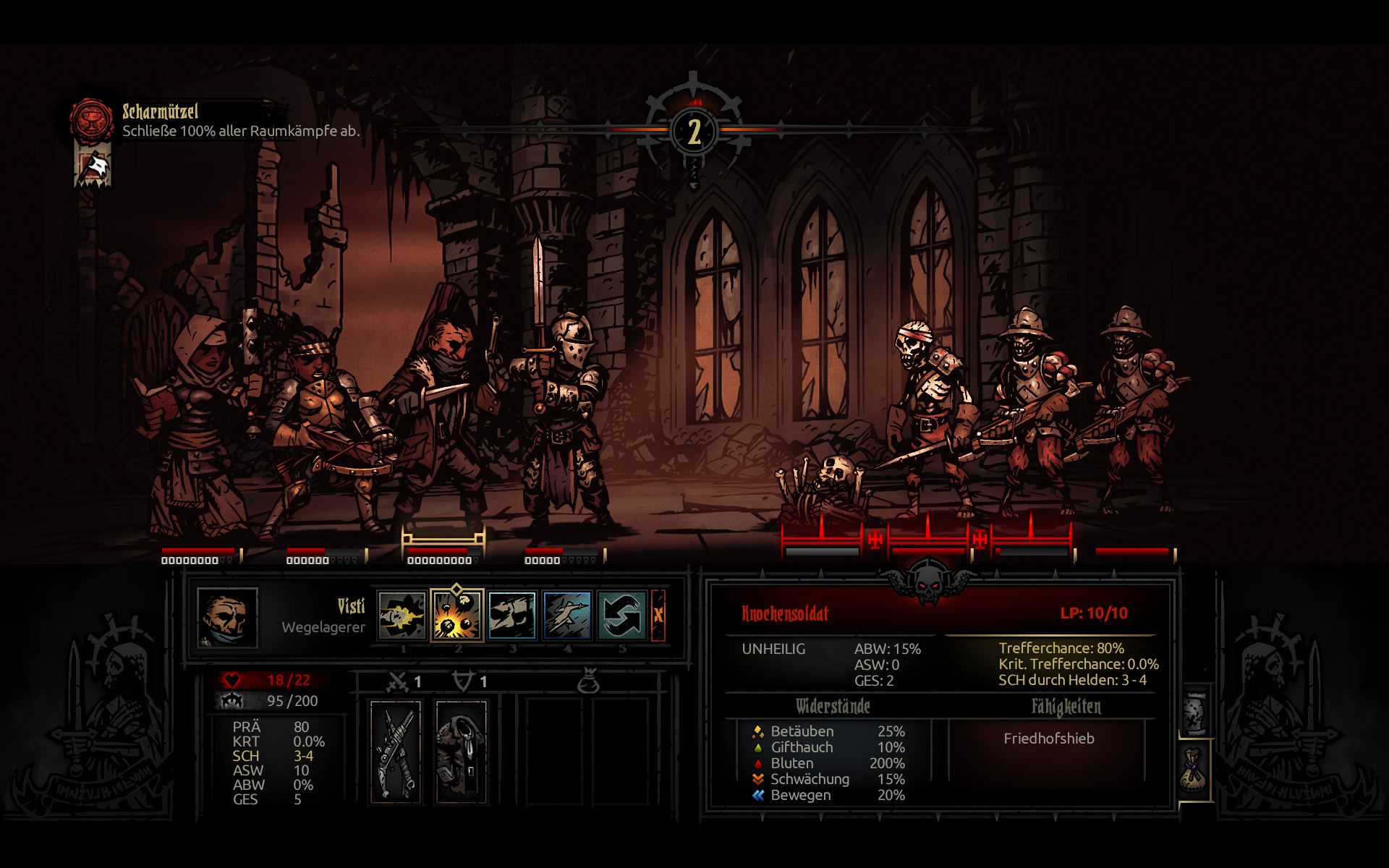Choose the grapeshot blast skill
This screenshot has height=868, width=1389.
click(x=457, y=616)
